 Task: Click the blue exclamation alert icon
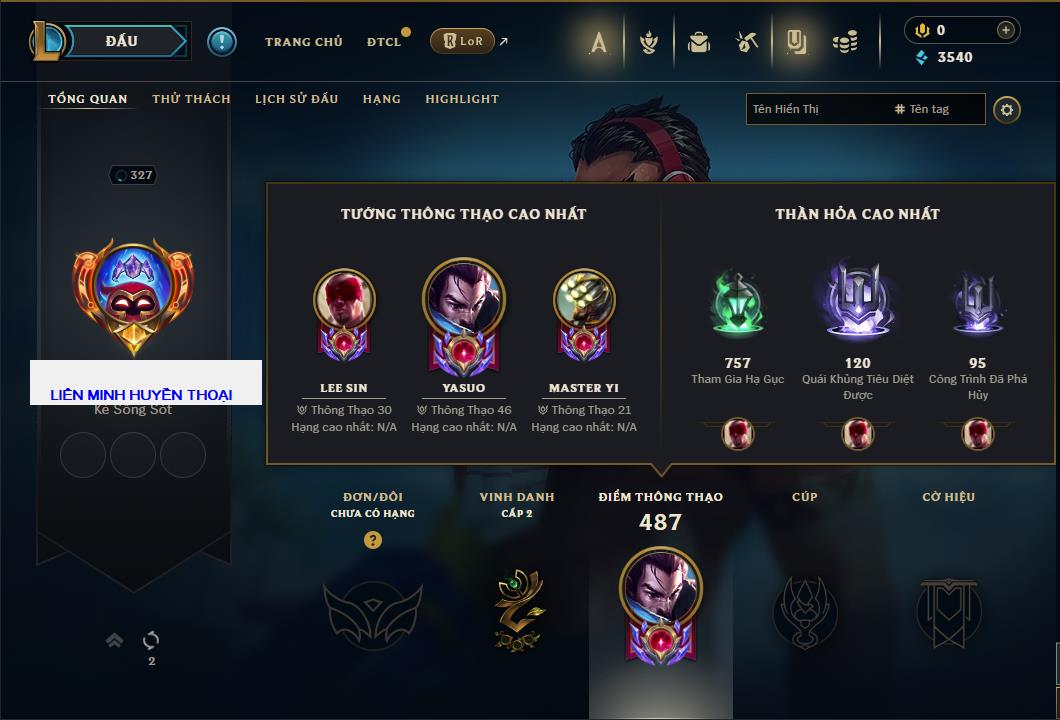(222, 41)
